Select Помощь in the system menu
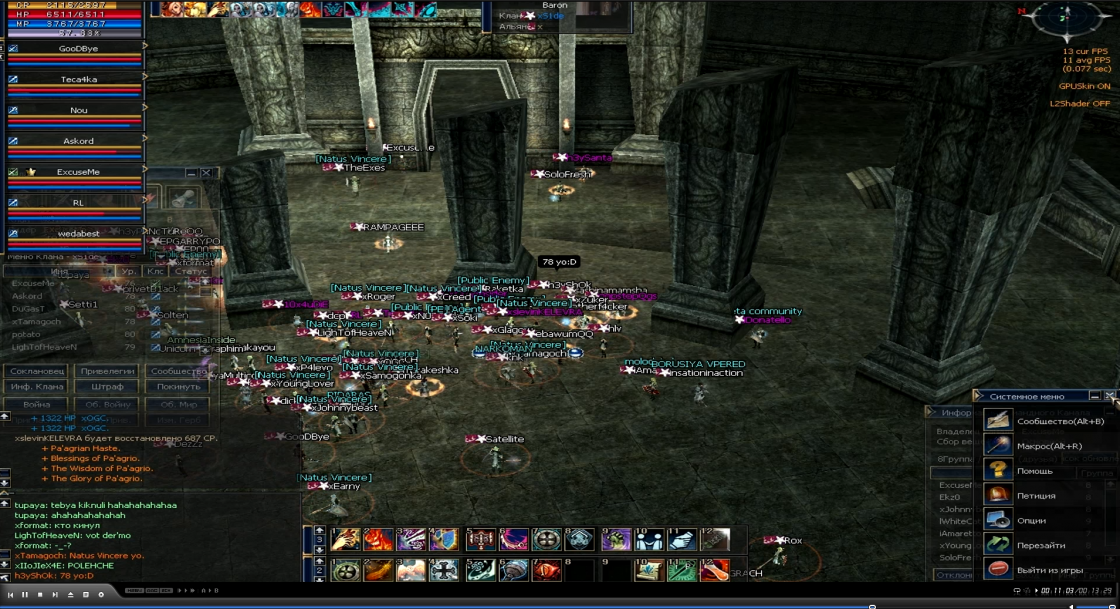 point(1034,471)
